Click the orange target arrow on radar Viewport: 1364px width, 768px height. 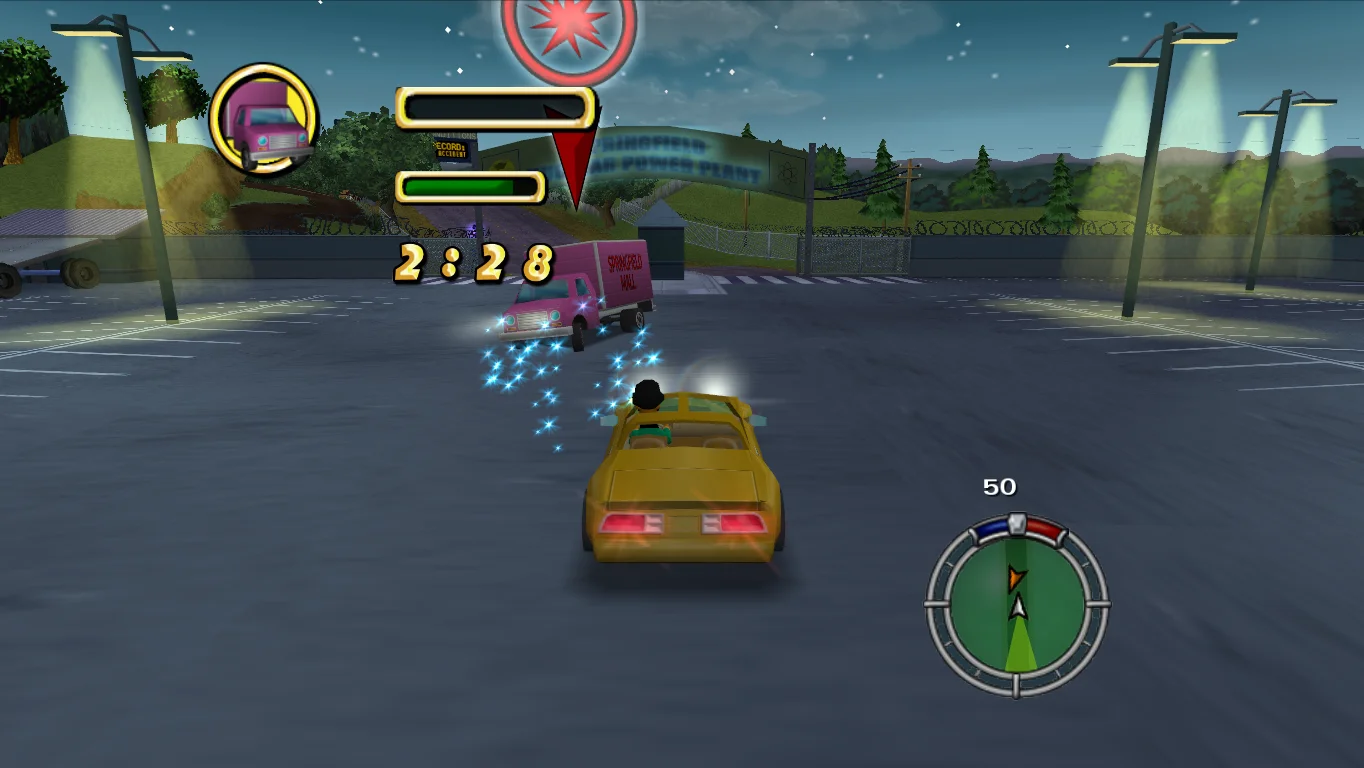pyautogui.click(x=1016, y=577)
